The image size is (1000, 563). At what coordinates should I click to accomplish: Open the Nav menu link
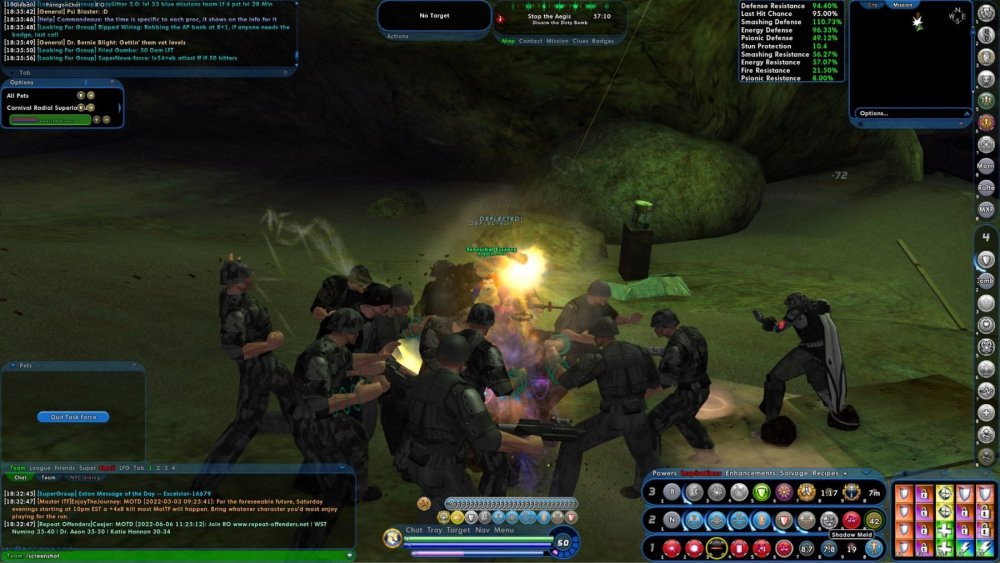(x=482, y=530)
